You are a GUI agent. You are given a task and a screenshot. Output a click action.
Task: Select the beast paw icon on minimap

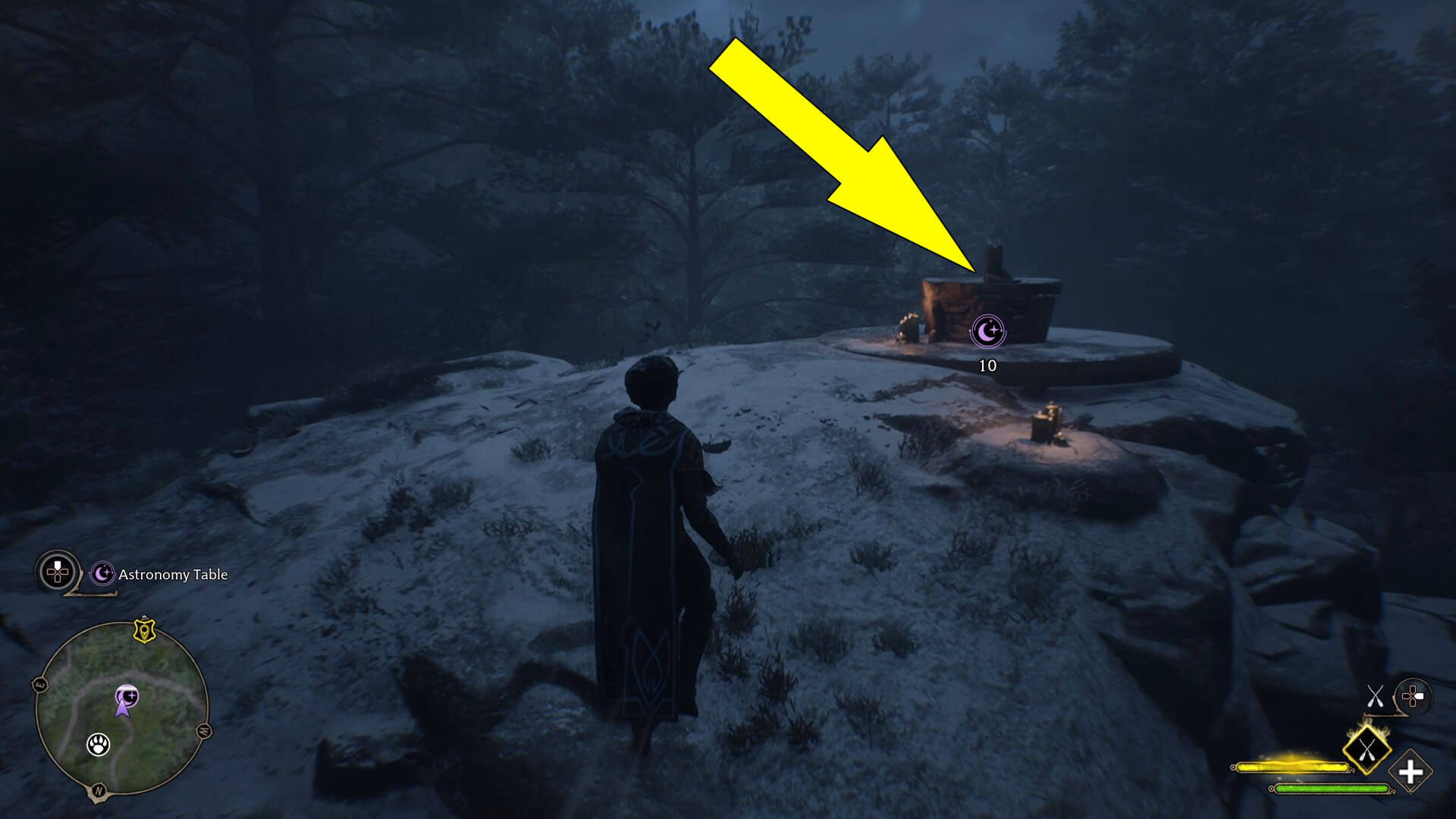coord(99,745)
